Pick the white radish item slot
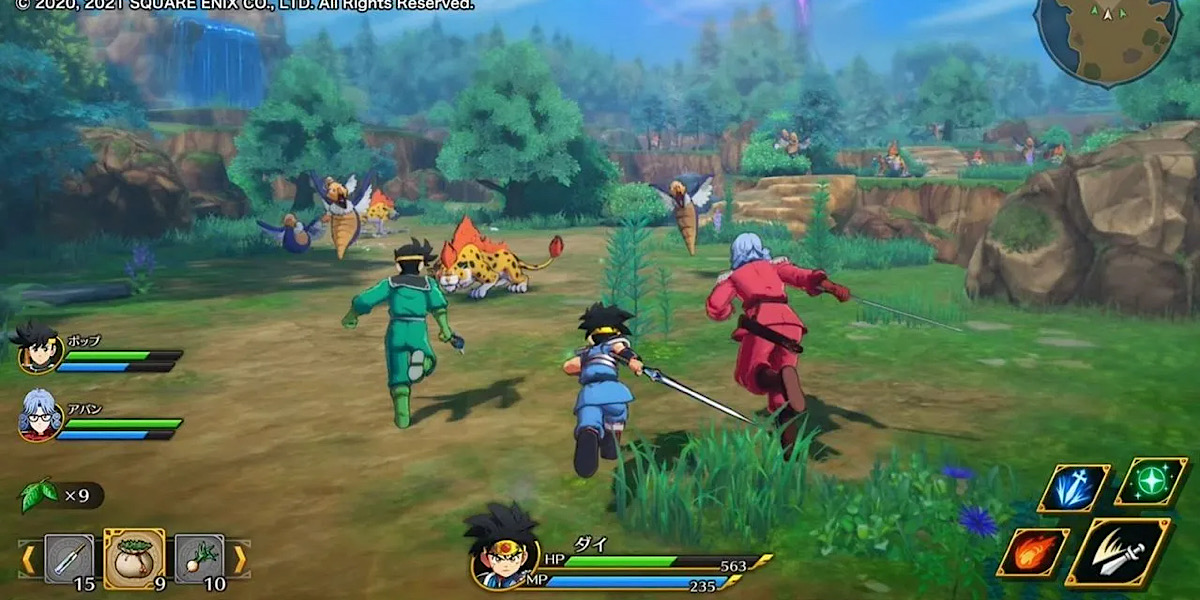The width and height of the screenshot is (1200, 600). click(199, 558)
